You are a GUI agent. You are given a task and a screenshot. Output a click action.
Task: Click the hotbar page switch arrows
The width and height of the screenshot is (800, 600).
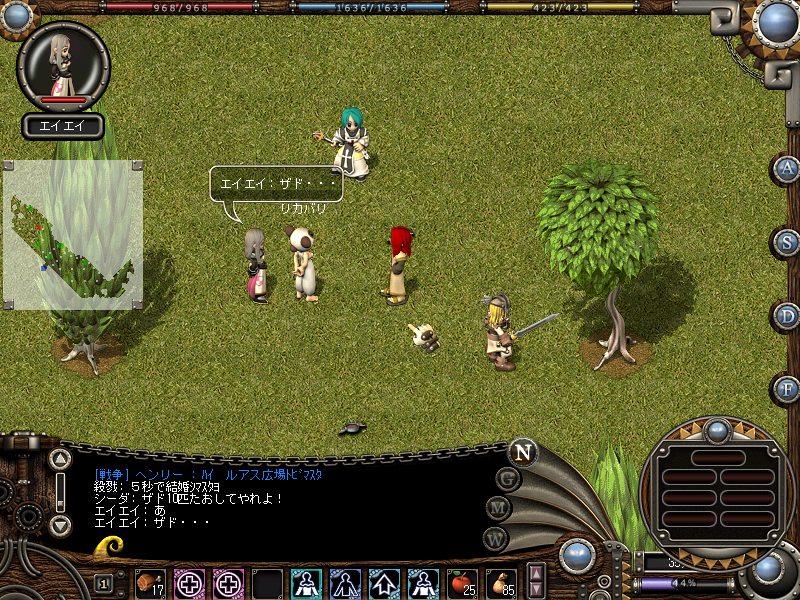[536, 582]
